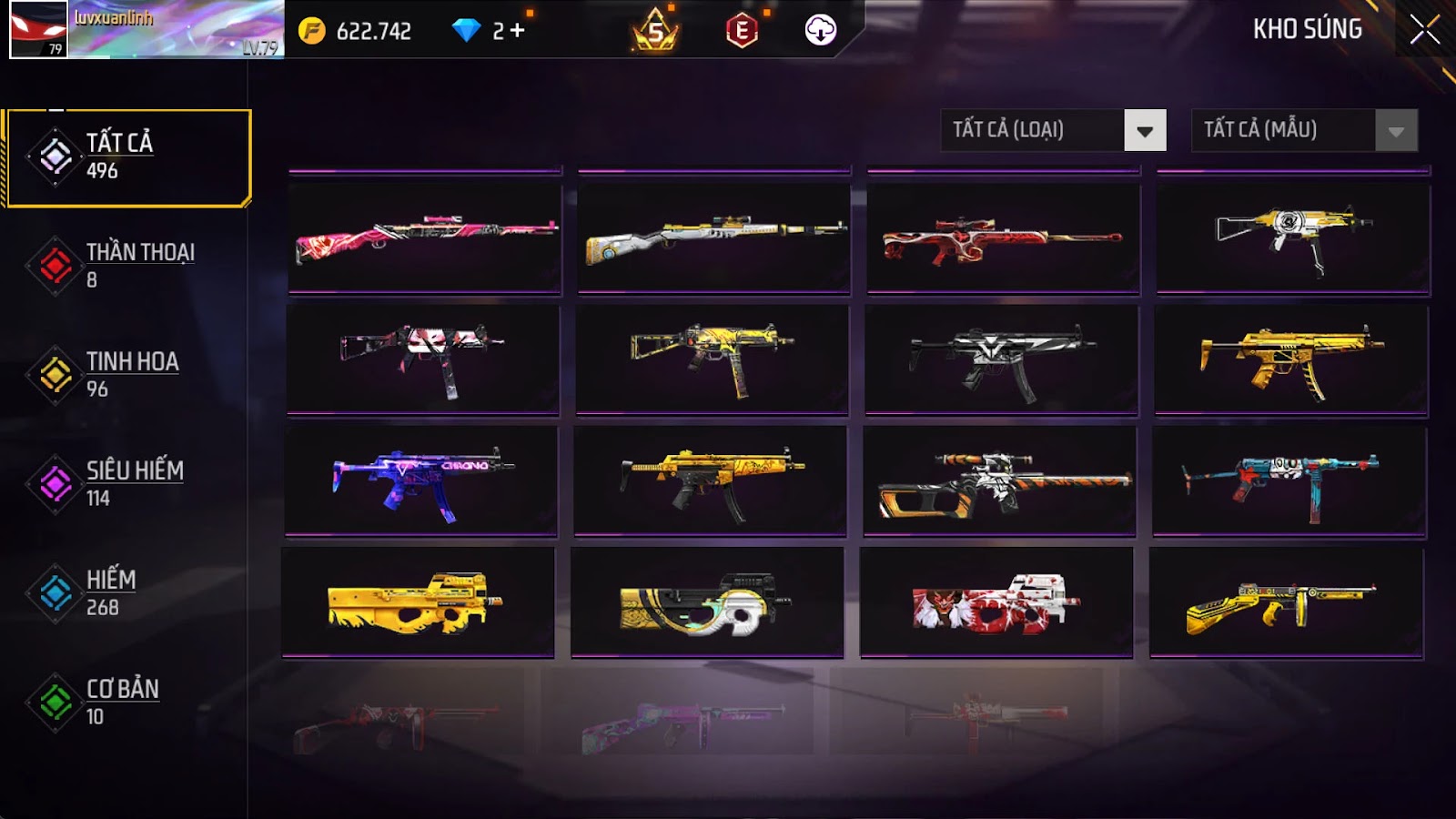Image resolution: width=1456 pixels, height=819 pixels.
Task: Switch to the Cơ Bản tab
Action: point(127,702)
